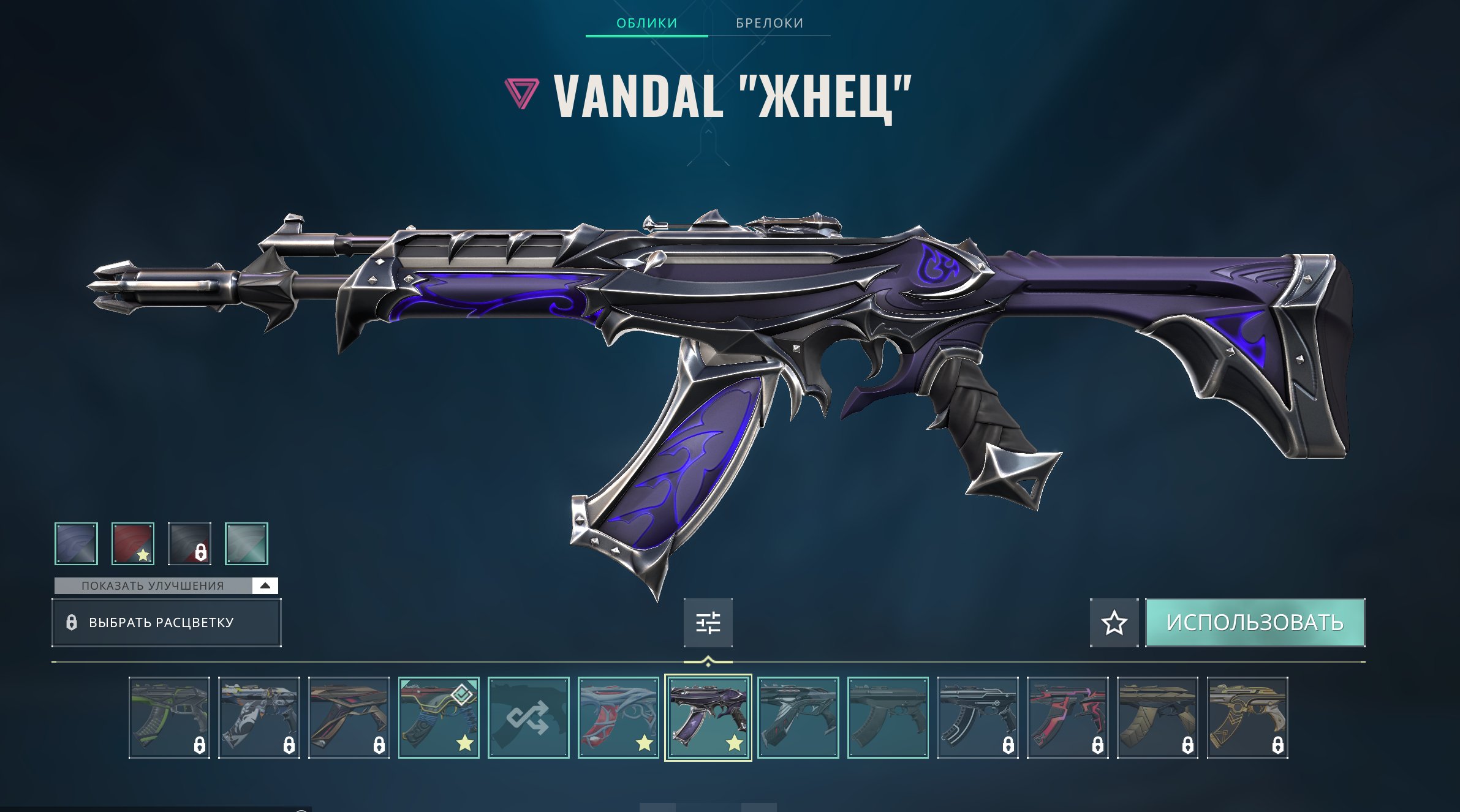1460x812 pixels.
Task: Click the ИСПОЛЬЗОВАТЬ button
Action: [x=1255, y=623]
